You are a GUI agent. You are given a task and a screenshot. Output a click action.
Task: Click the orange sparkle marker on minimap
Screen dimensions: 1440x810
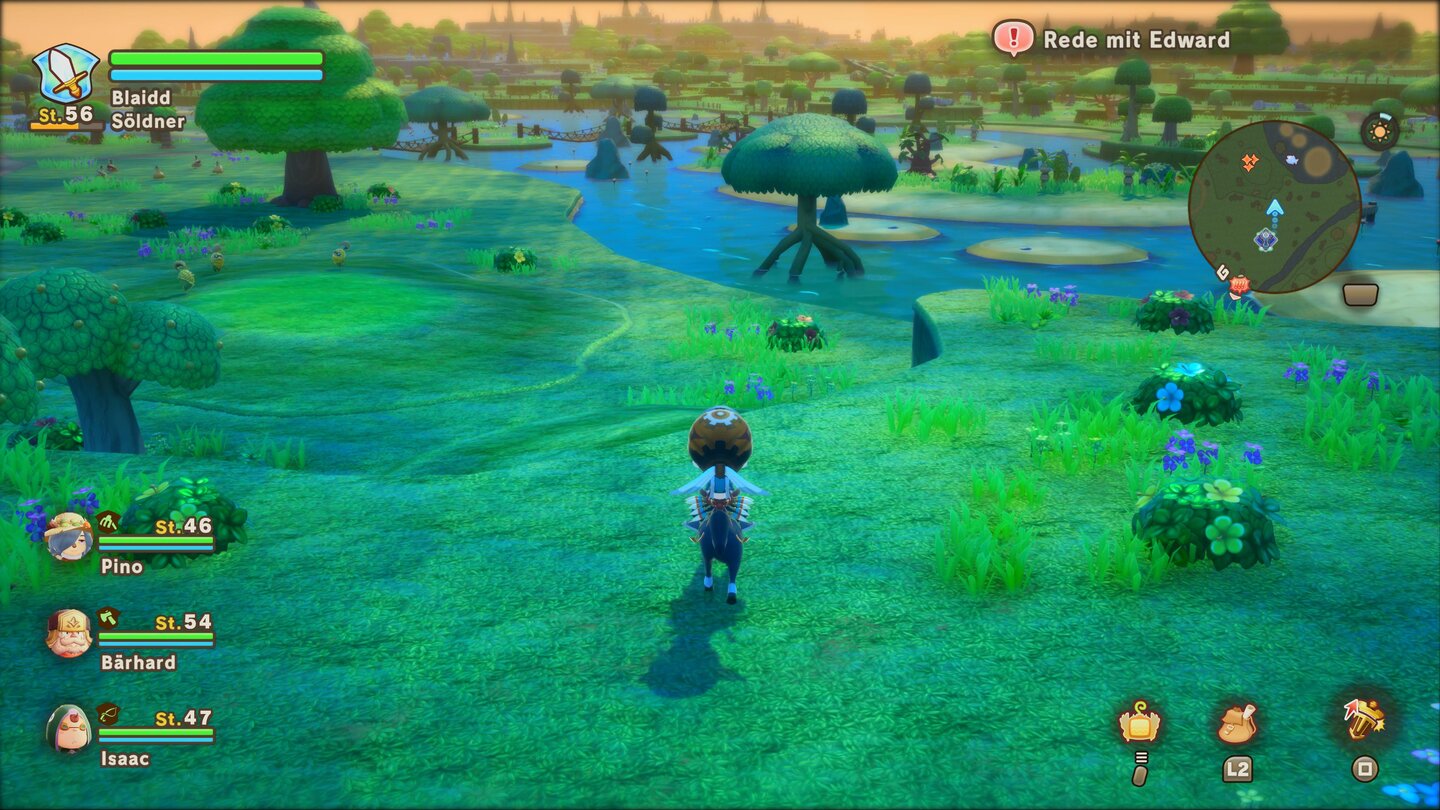1249,163
